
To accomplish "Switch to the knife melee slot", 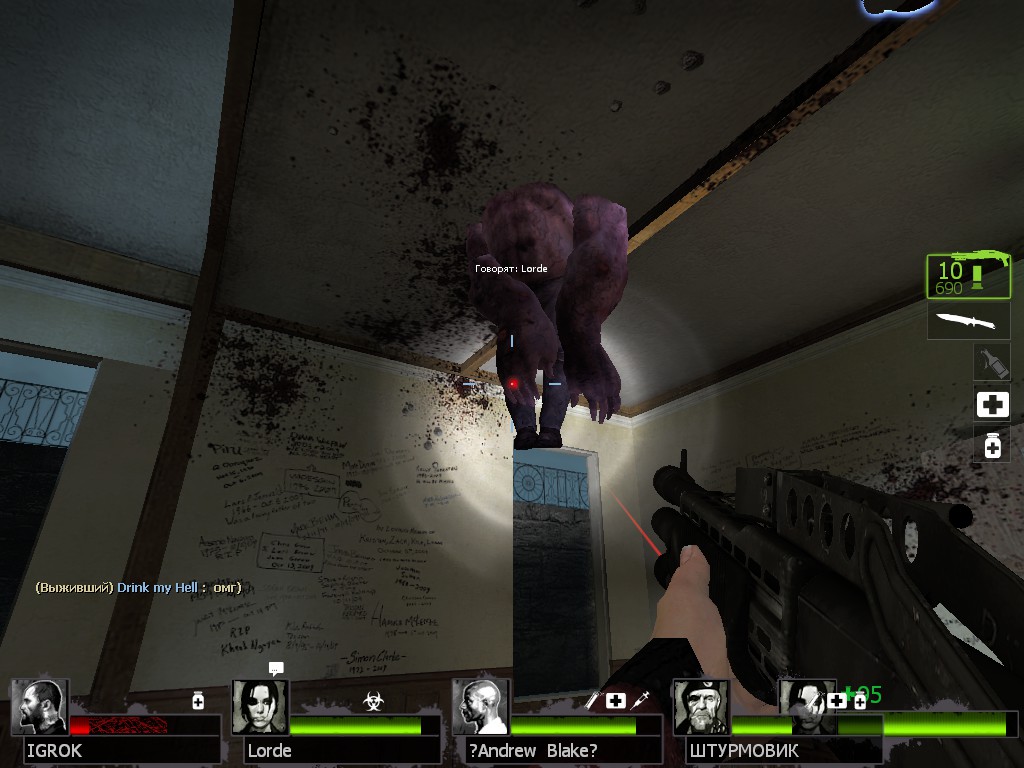I will point(968,322).
